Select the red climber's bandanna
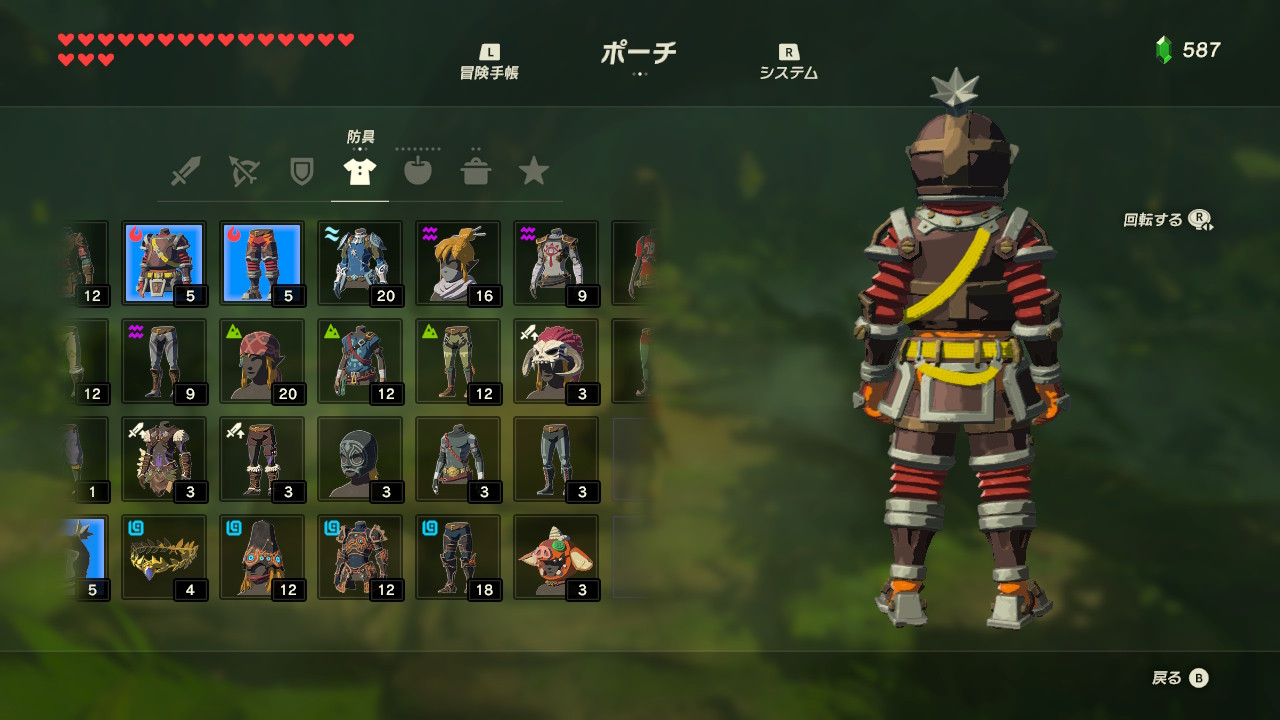Viewport: 1280px width, 720px height. pyautogui.click(x=262, y=361)
